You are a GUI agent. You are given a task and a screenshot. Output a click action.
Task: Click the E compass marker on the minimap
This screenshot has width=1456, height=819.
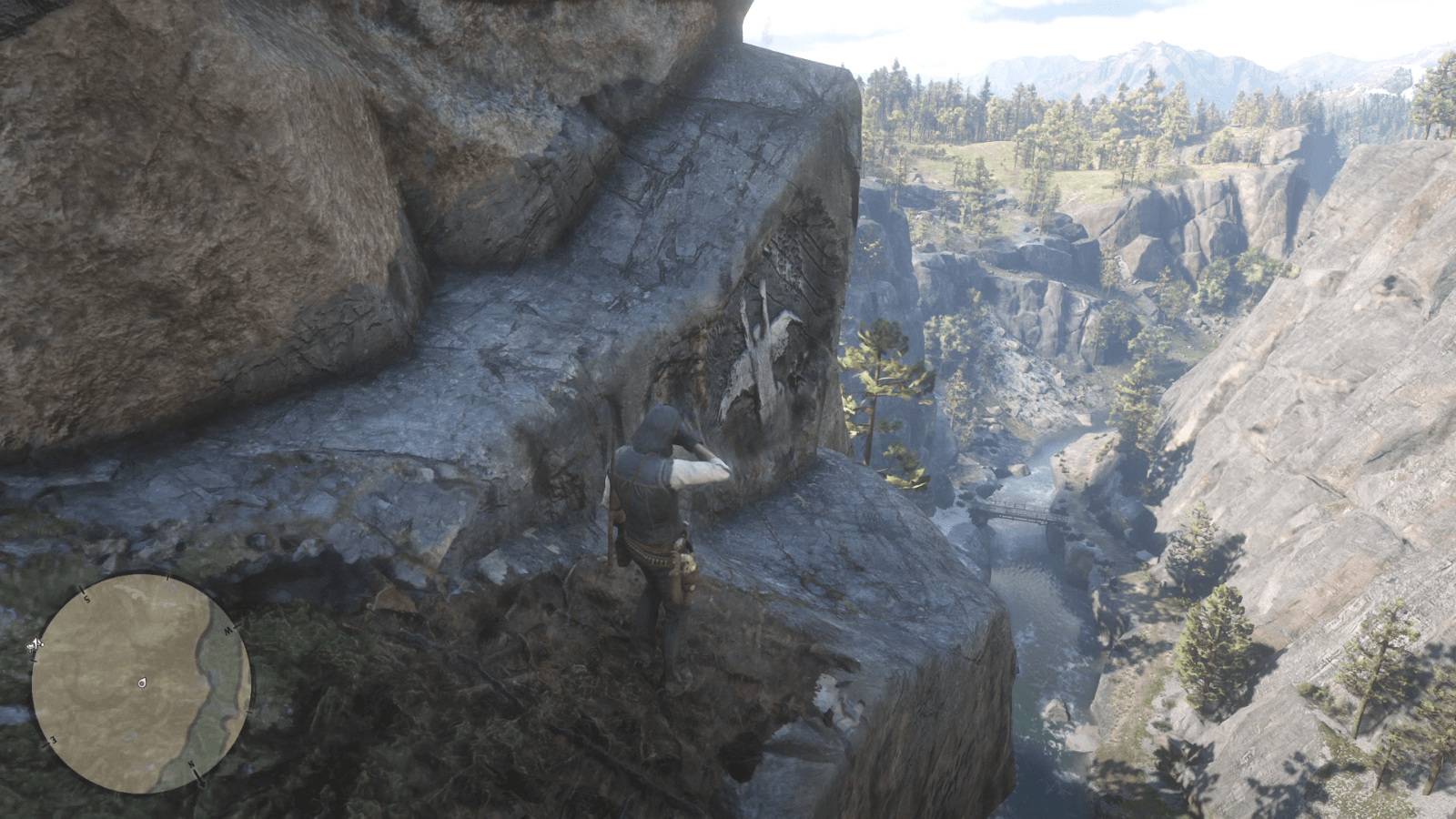[52, 739]
